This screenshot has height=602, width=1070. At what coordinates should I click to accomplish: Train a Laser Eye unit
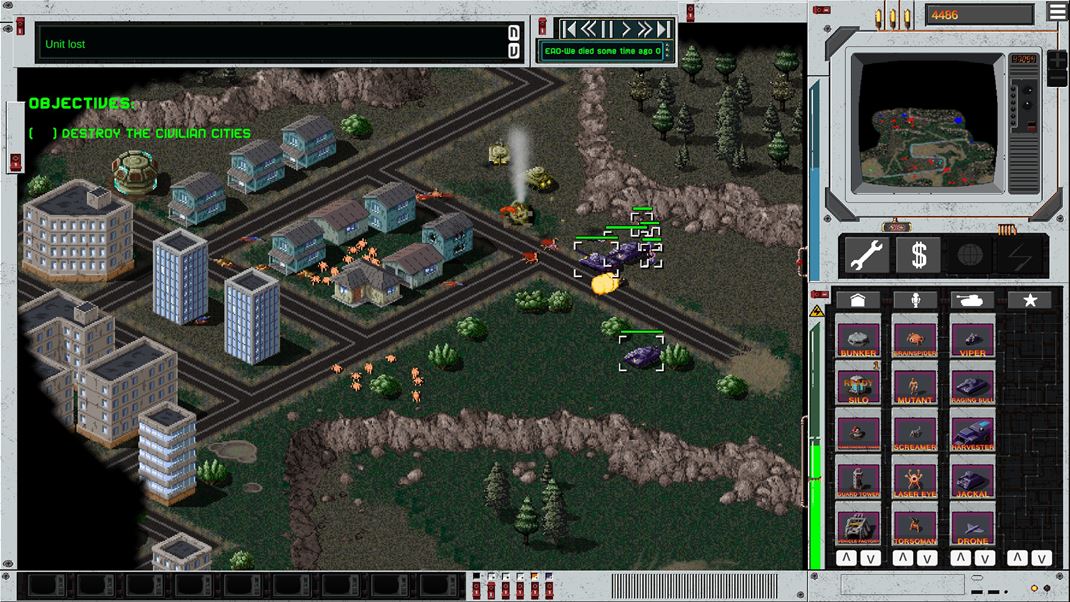[915, 479]
